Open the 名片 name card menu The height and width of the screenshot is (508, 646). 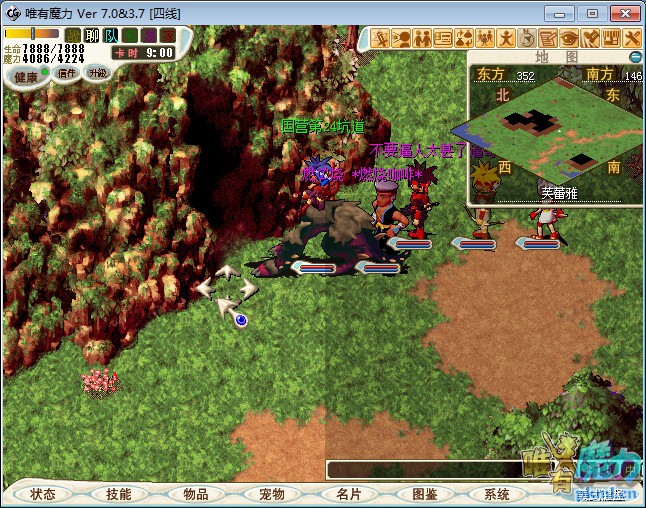point(348,494)
